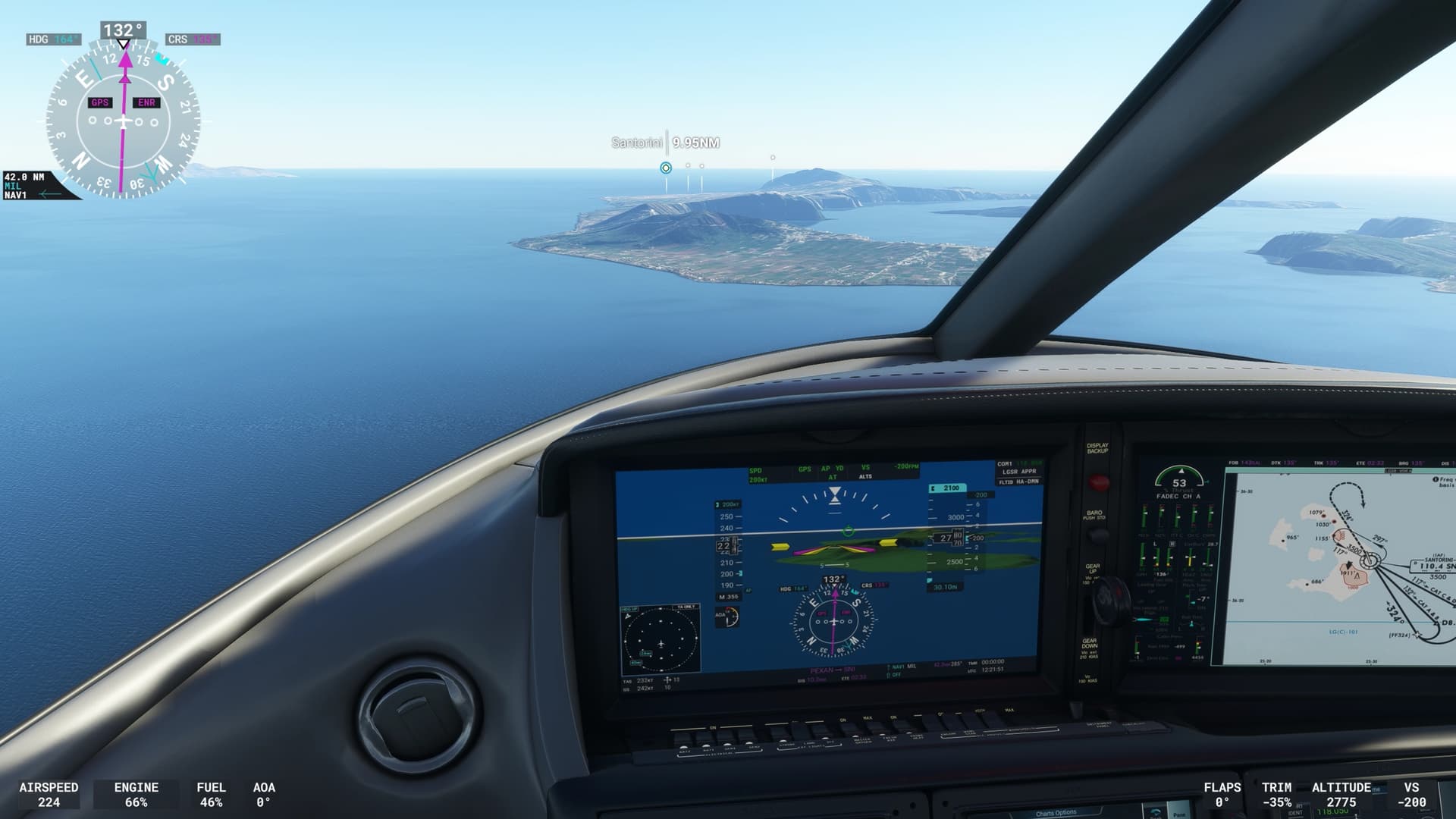Expand the LGSR APPR flight plan display
This screenshot has height=819, width=1456.
point(1019,470)
